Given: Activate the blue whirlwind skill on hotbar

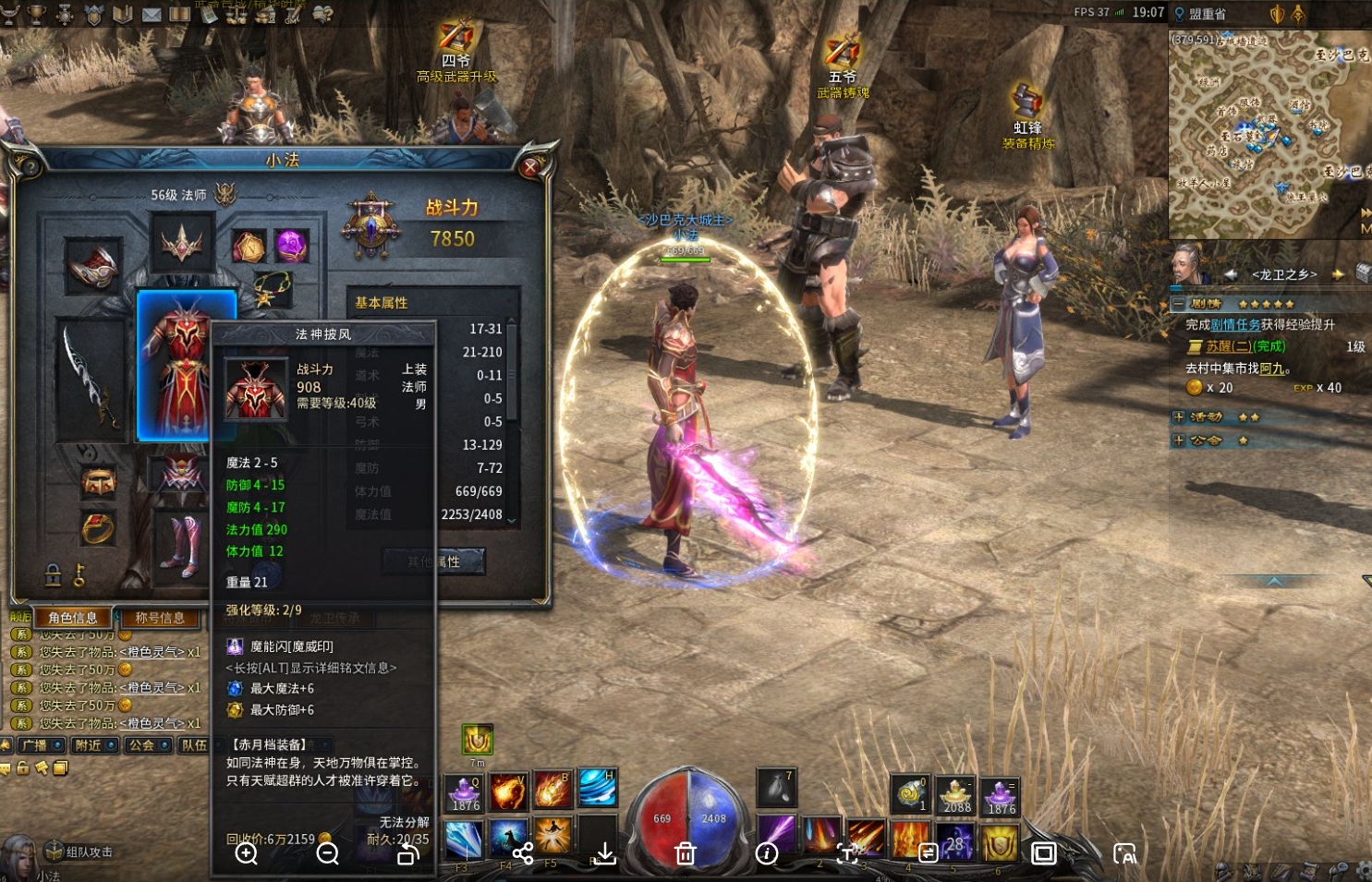Looking at the screenshot, I should (598, 788).
